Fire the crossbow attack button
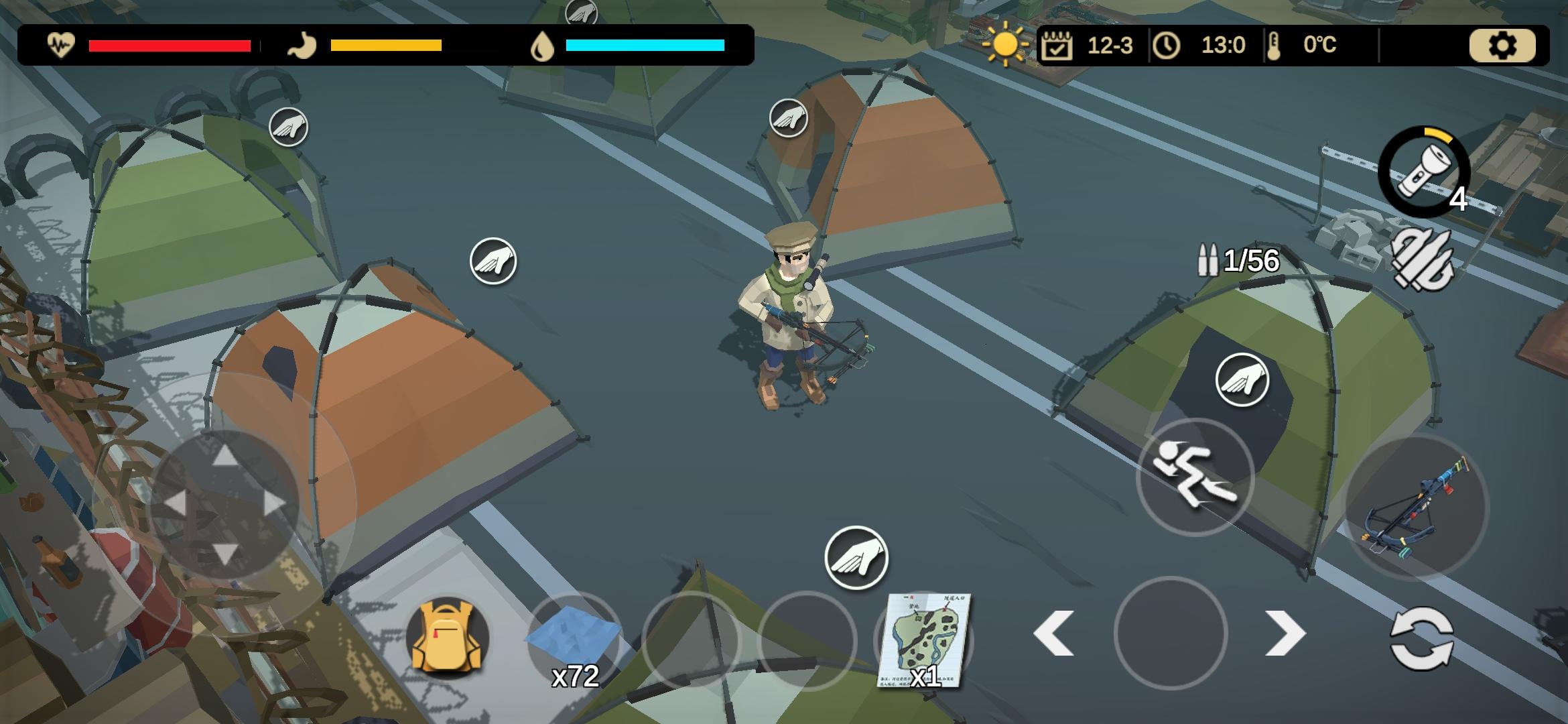The height and width of the screenshot is (724, 1568). 1417,506
